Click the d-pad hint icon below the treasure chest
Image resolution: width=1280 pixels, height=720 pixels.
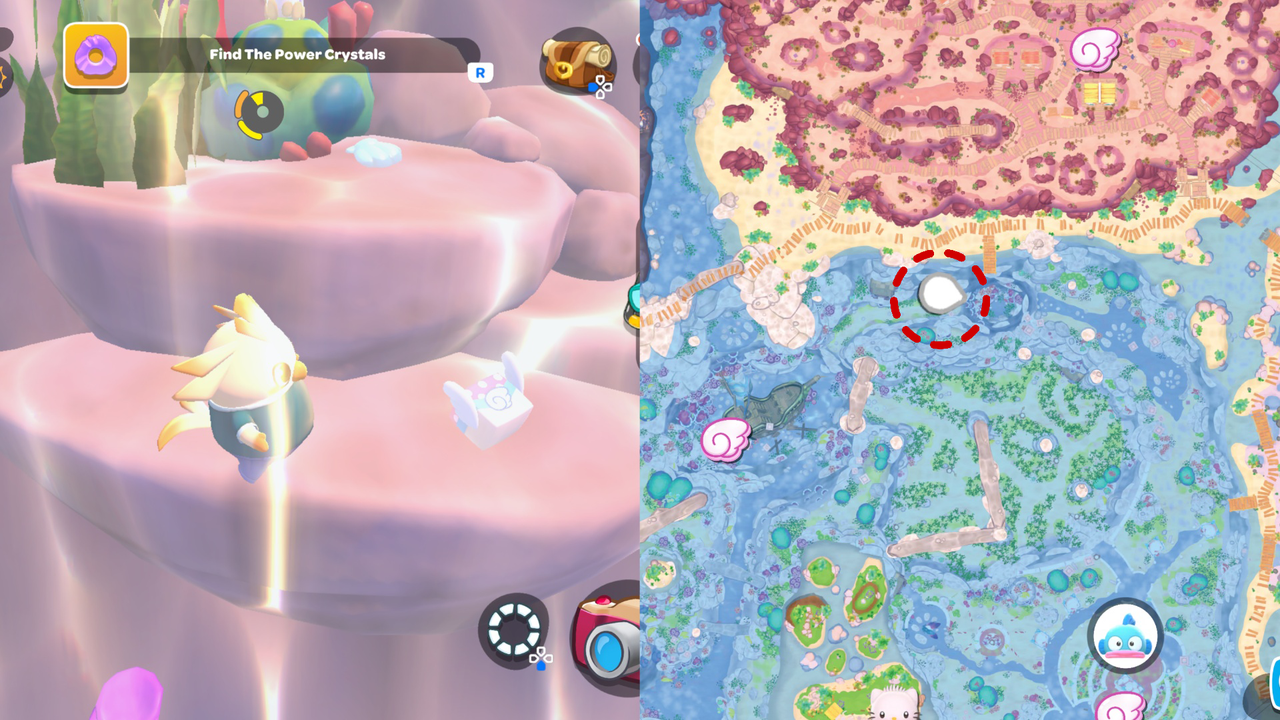(601, 87)
